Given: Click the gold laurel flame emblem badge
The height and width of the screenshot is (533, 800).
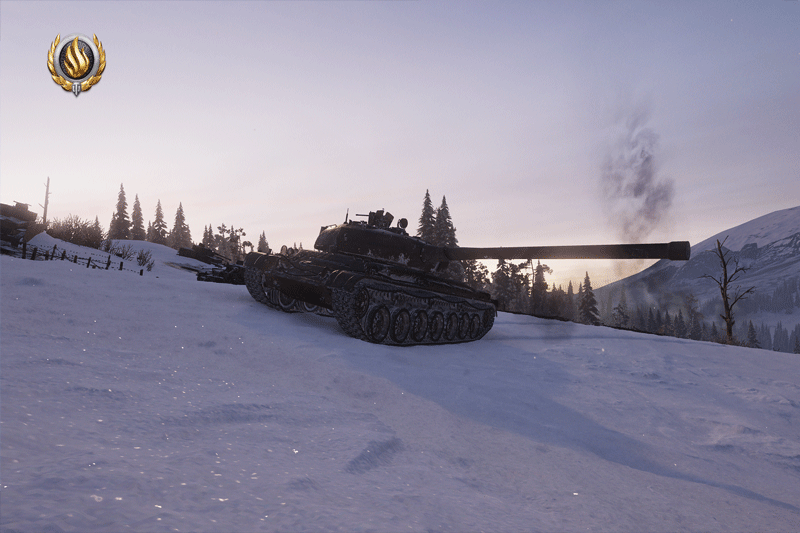Looking at the screenshot, I should [76, 63].
